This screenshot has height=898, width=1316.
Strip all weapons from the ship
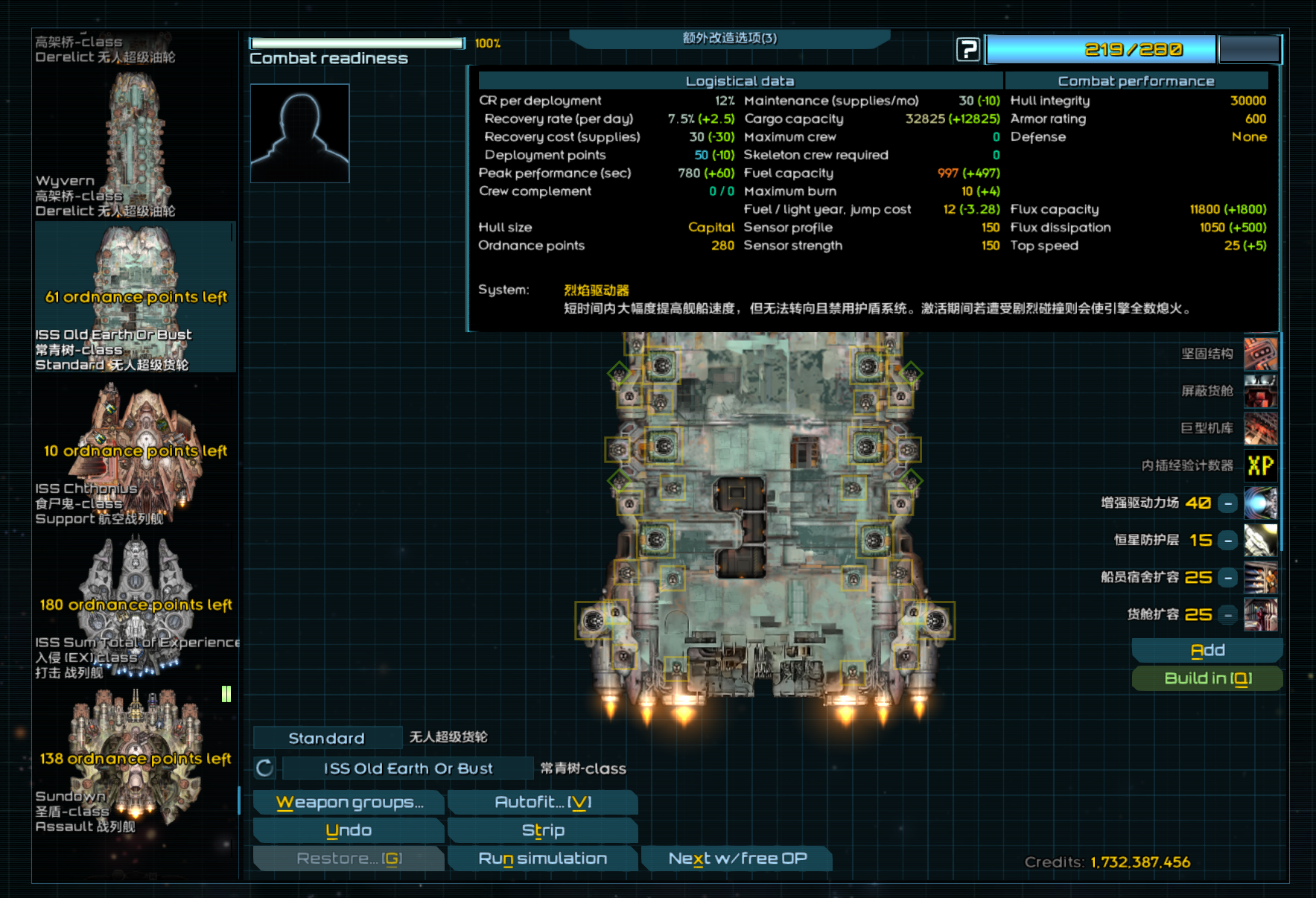(542, 831)
